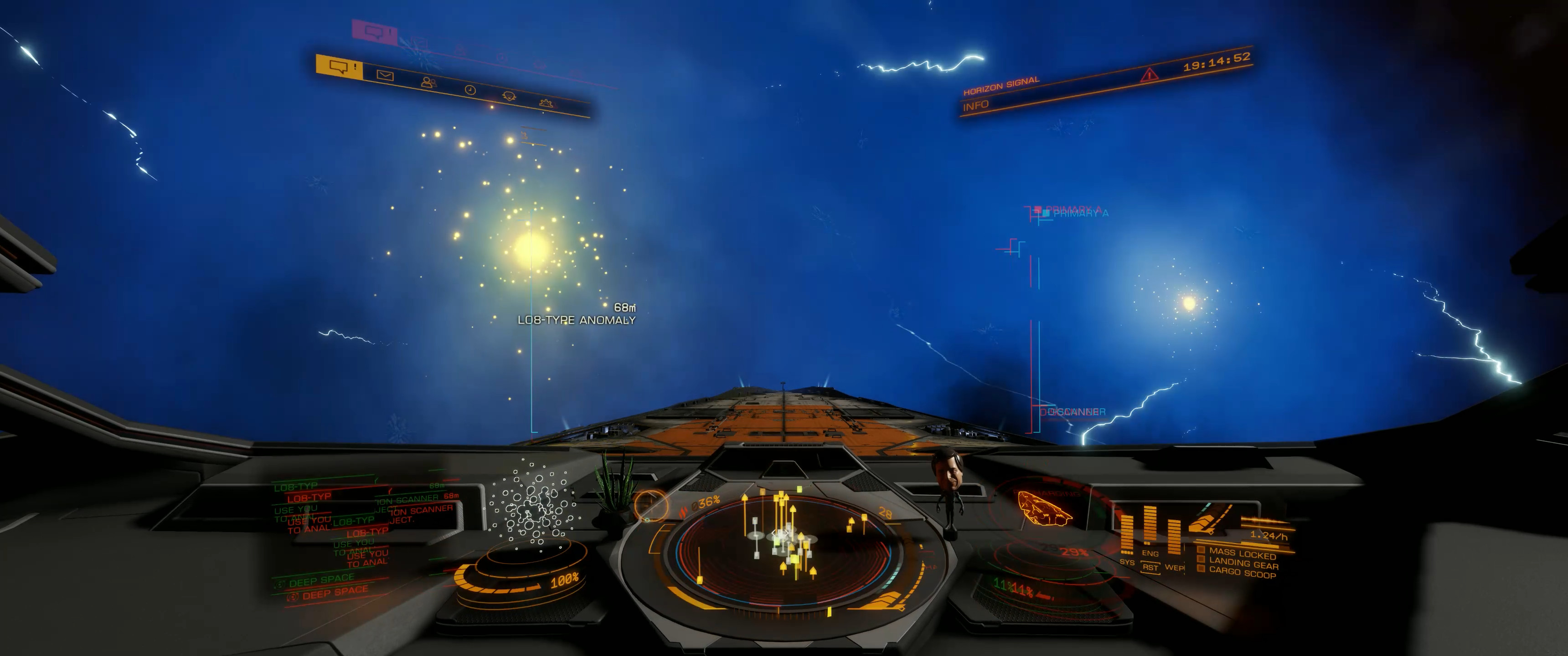Select the squadron shield tab
1568x656 pixels.
click(509, 97)
